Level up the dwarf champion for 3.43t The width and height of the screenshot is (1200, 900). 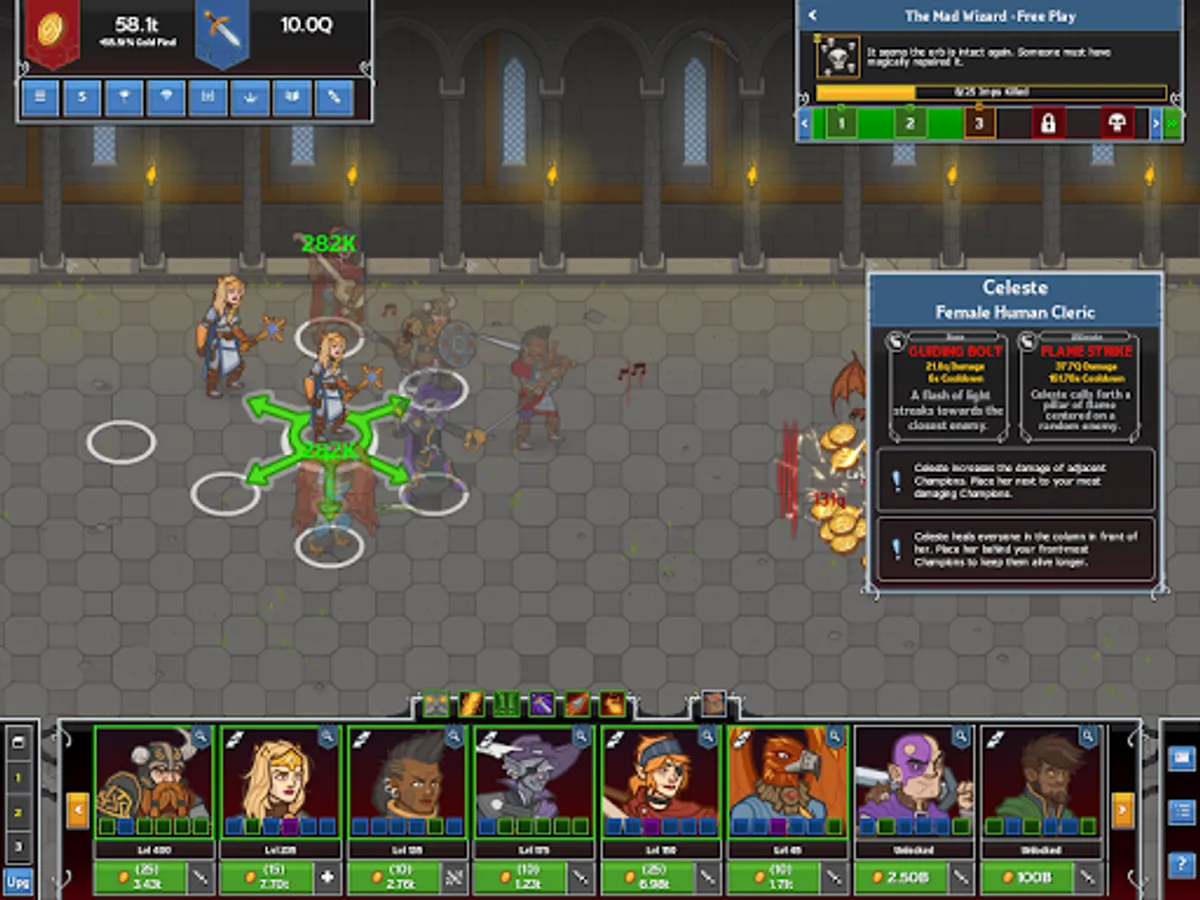click(x=140, y=878)
